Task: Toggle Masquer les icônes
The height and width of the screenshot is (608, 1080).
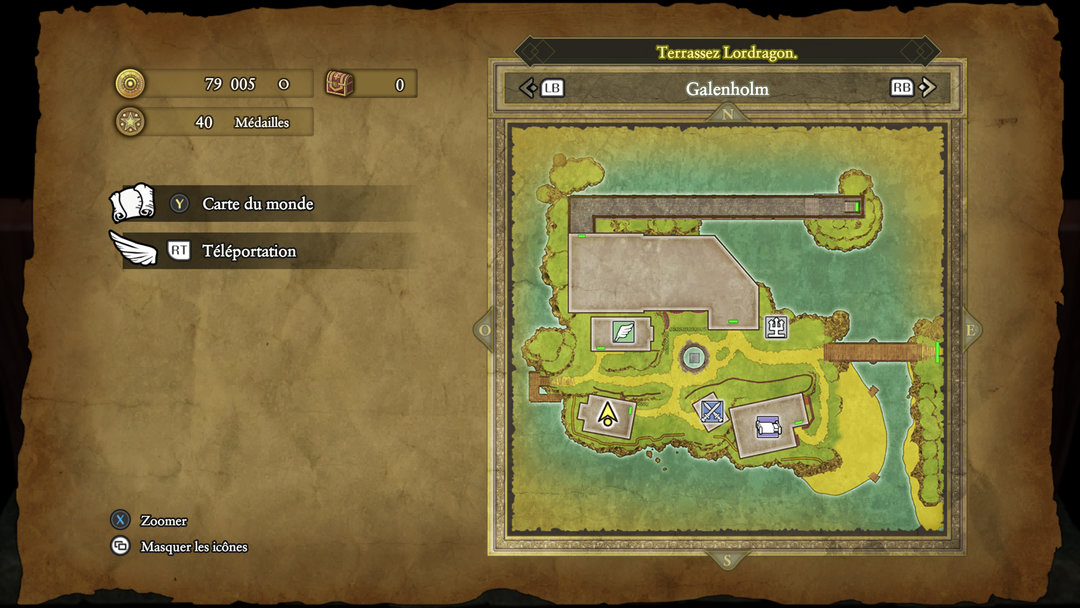Action: pos(193,547)
